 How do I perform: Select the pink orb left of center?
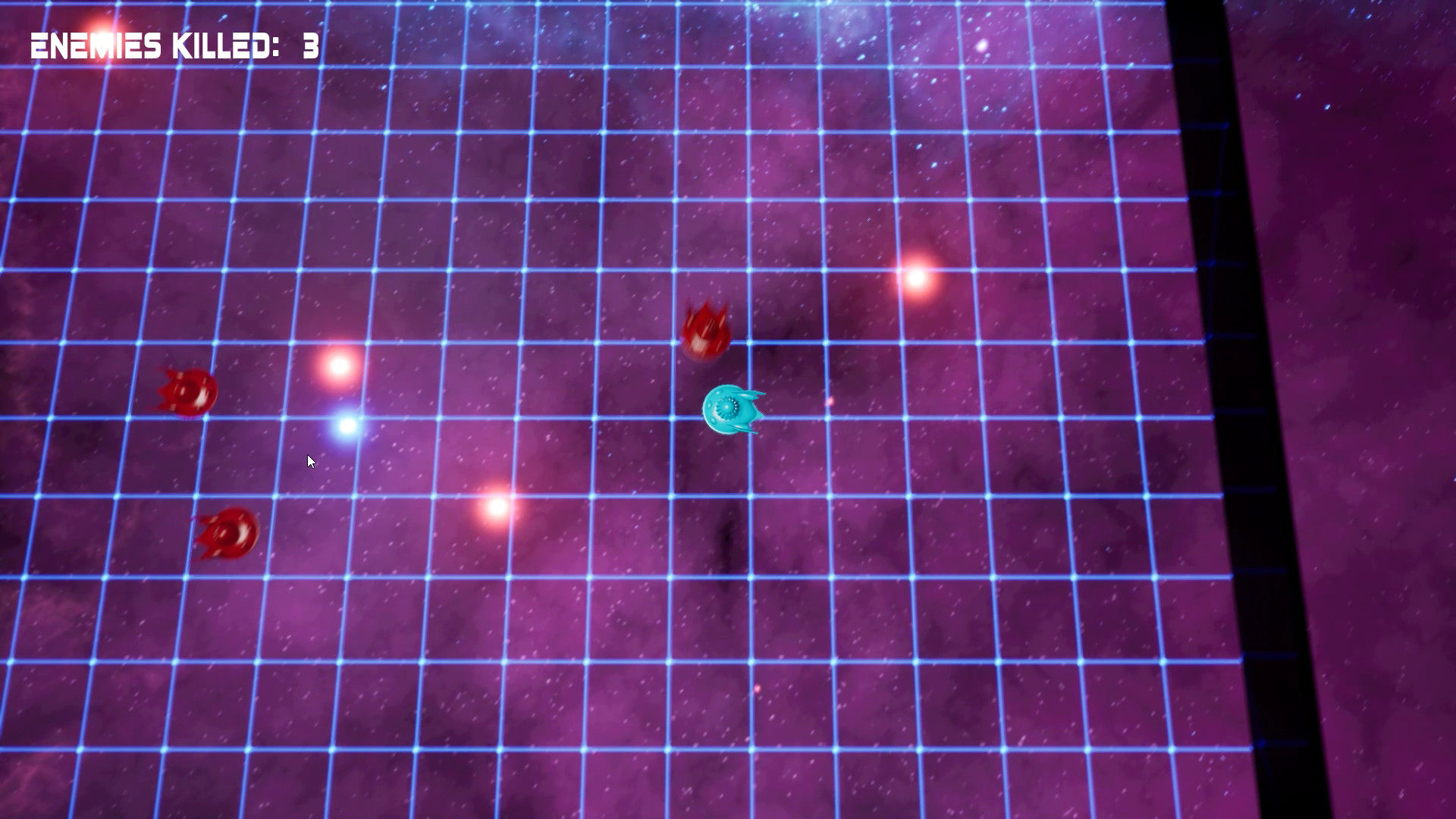pos(339,367)
